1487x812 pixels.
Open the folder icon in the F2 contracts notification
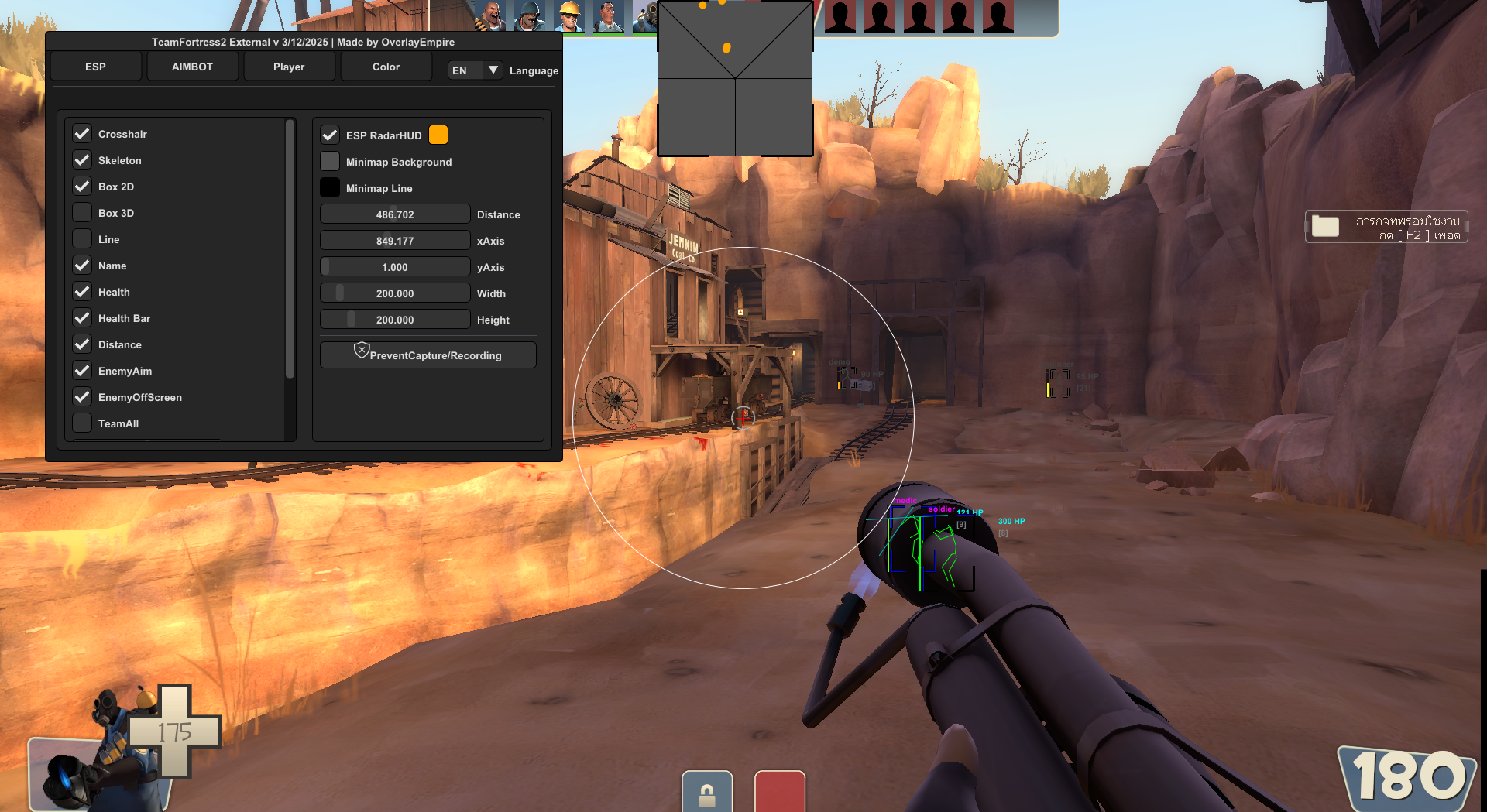coord(1327,226)
